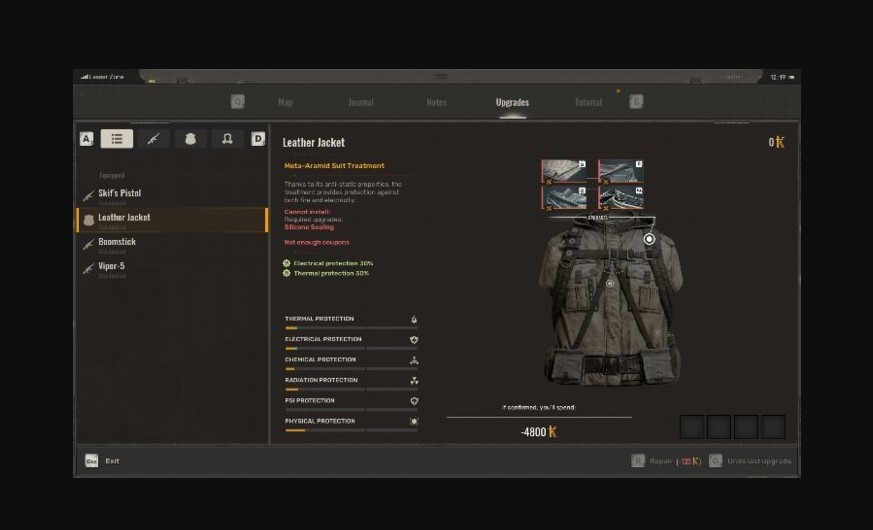
Task: Filter the item list by helmets
Action: click(x=227, y=139)
